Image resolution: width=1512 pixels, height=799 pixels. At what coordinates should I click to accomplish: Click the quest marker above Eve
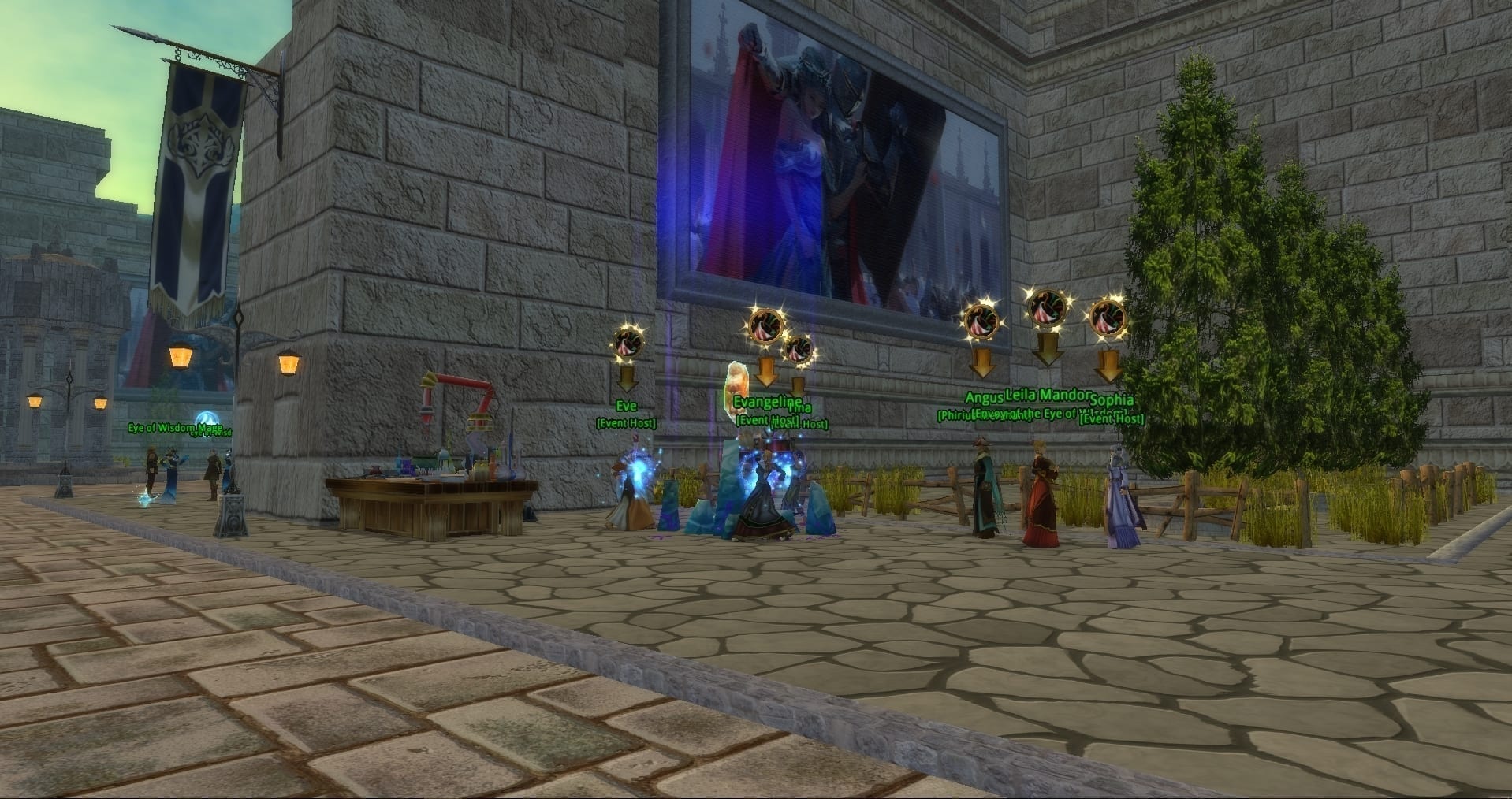click(x=628, y=342)
